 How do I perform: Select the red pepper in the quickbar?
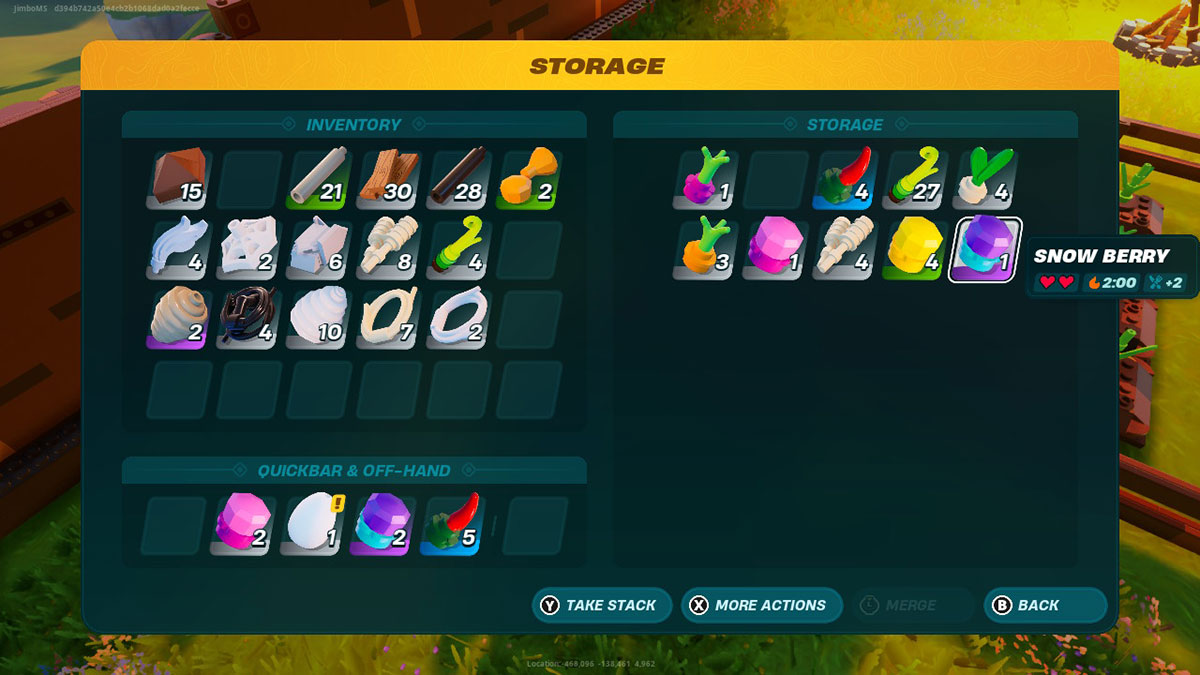[x=451, y=525]
